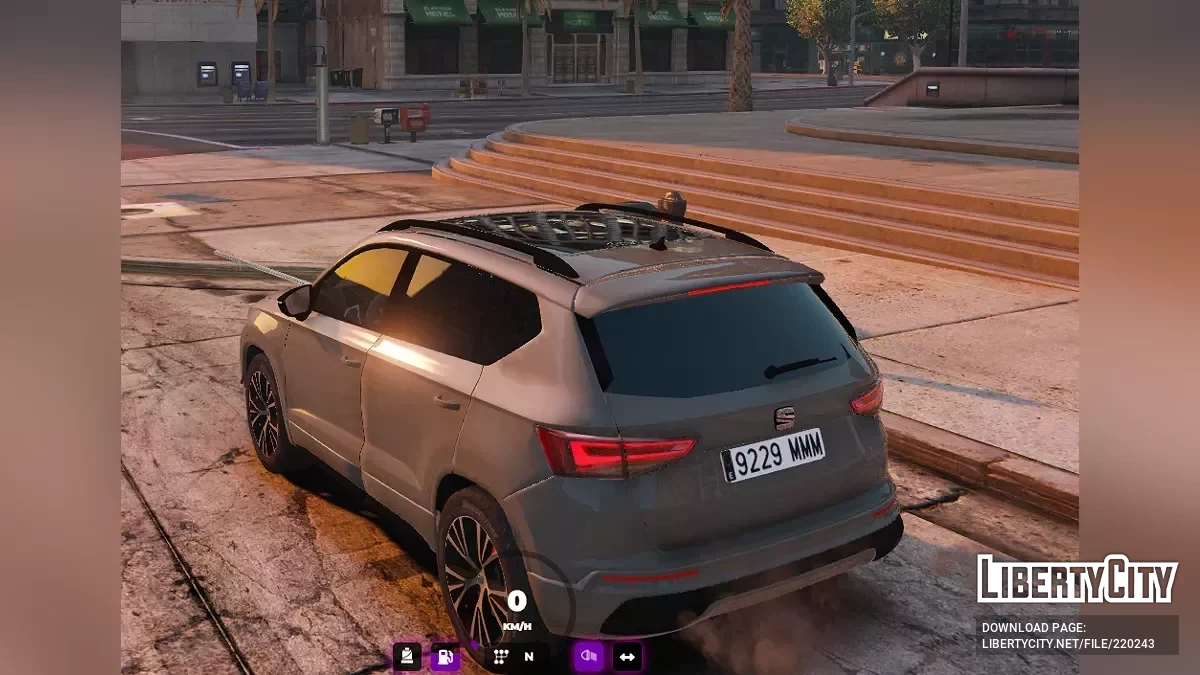Open the LibertyCity logo

1077,579
